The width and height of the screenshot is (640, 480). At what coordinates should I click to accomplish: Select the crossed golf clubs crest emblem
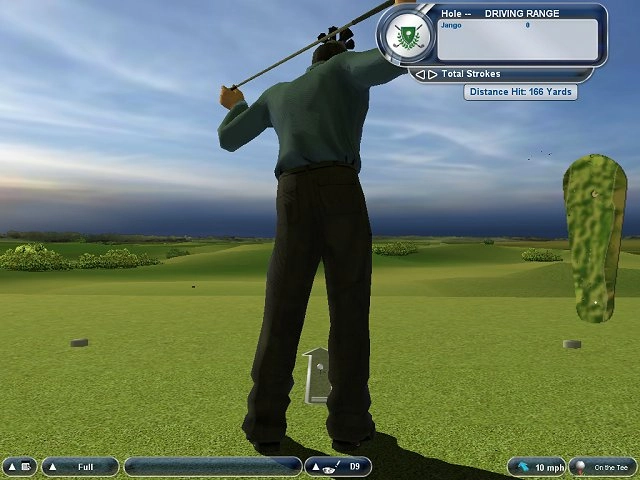pyautogui.click(x=406, y=37)
